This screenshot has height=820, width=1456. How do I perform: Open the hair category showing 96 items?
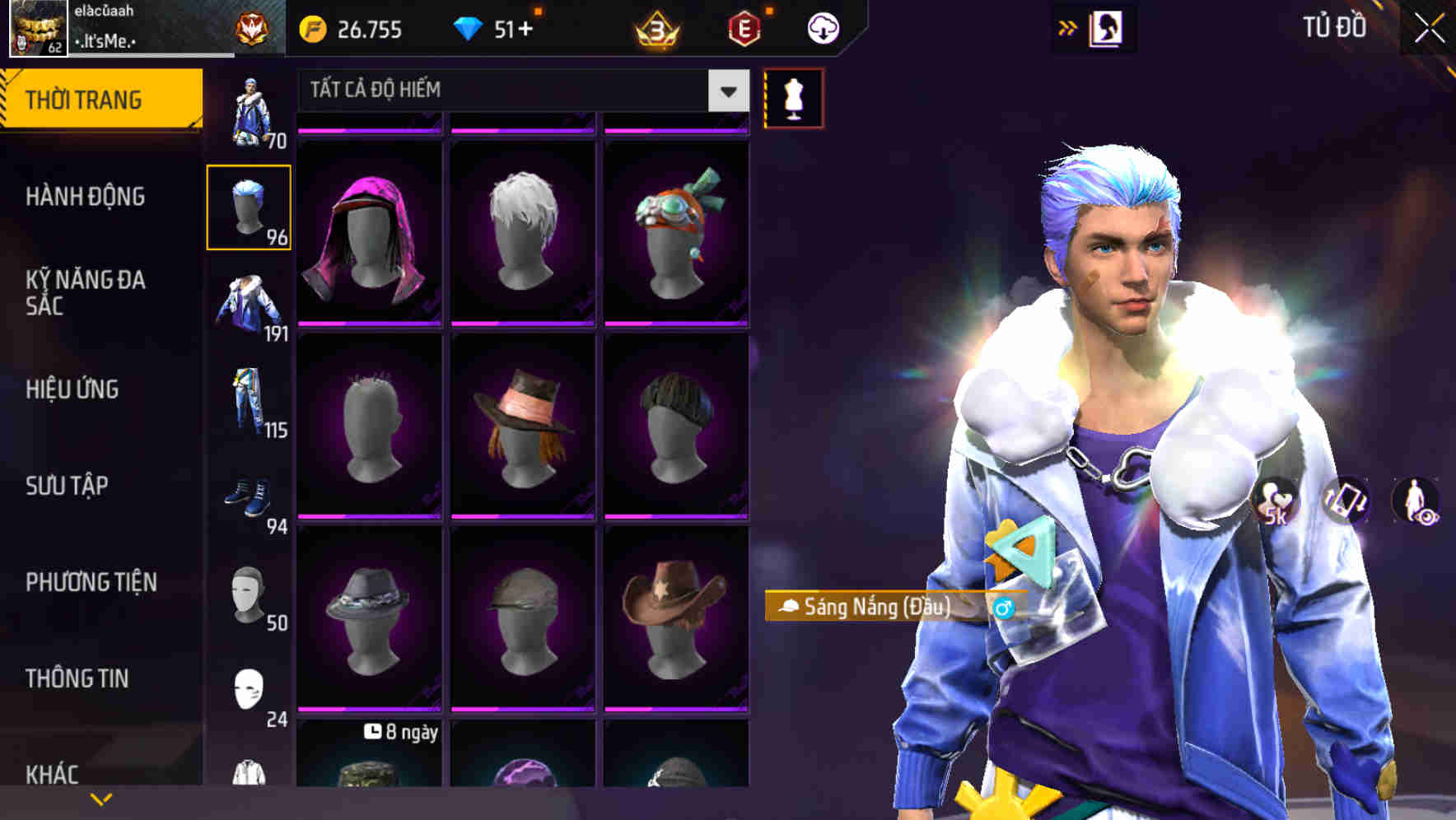pyautogui.click(x=250, y=207)
